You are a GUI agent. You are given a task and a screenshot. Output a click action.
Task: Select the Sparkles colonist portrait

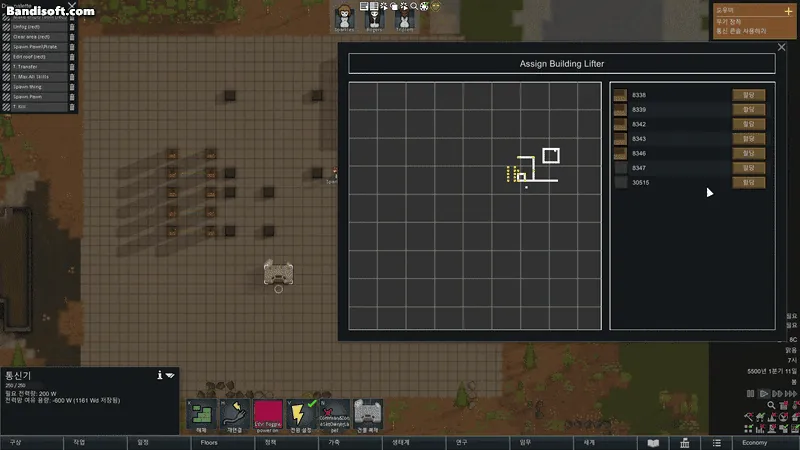345,17
